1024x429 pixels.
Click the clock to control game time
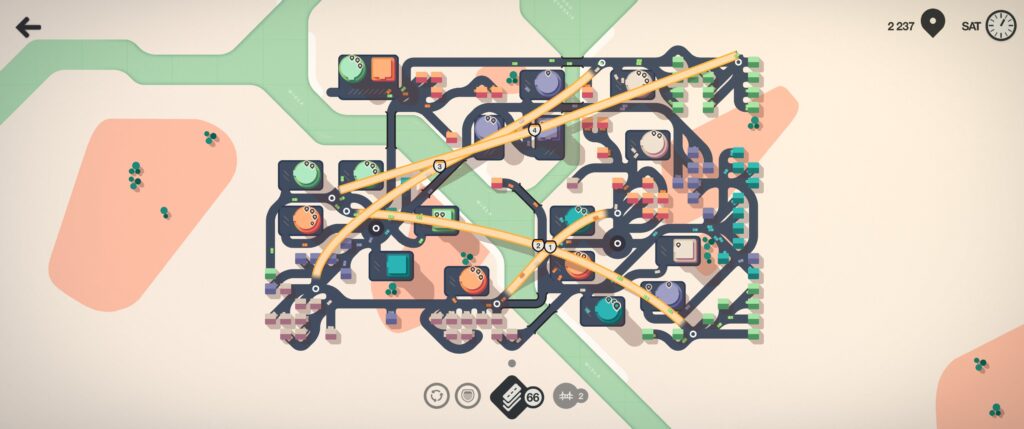tap(1000, 26)
